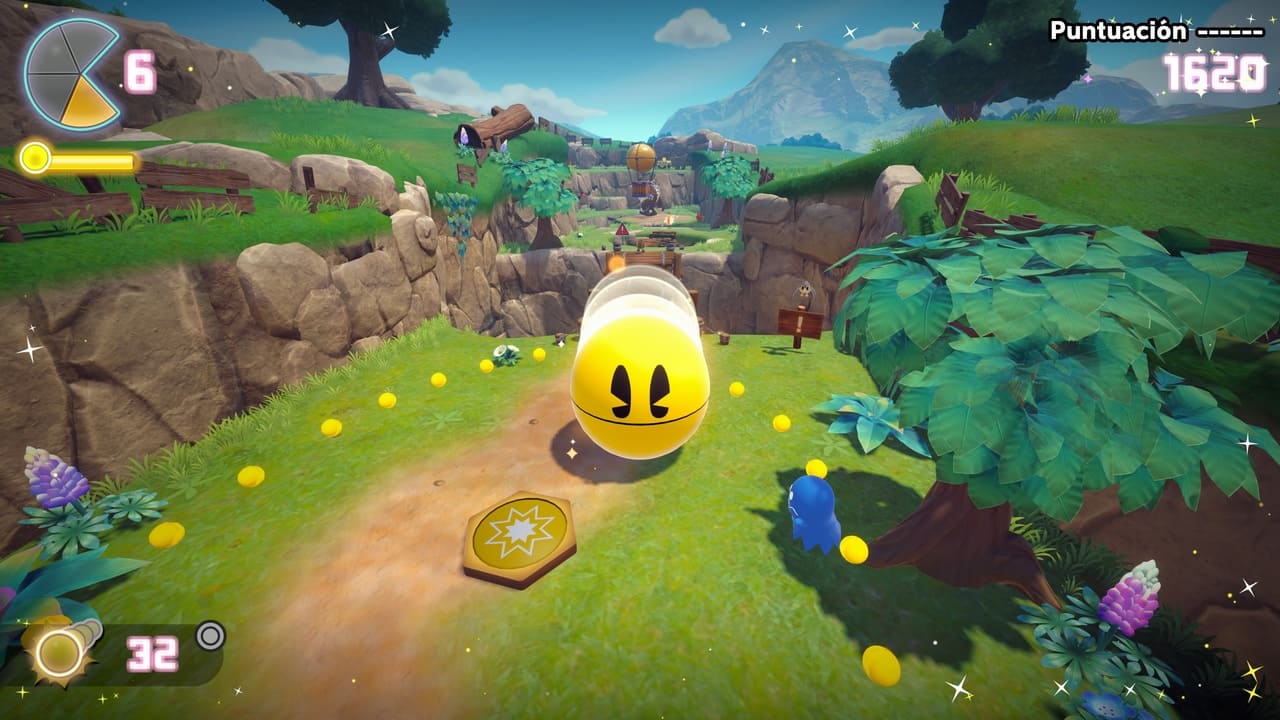Click the small grey ring icon
The image size is (1280, 720).
coord(210,635)
